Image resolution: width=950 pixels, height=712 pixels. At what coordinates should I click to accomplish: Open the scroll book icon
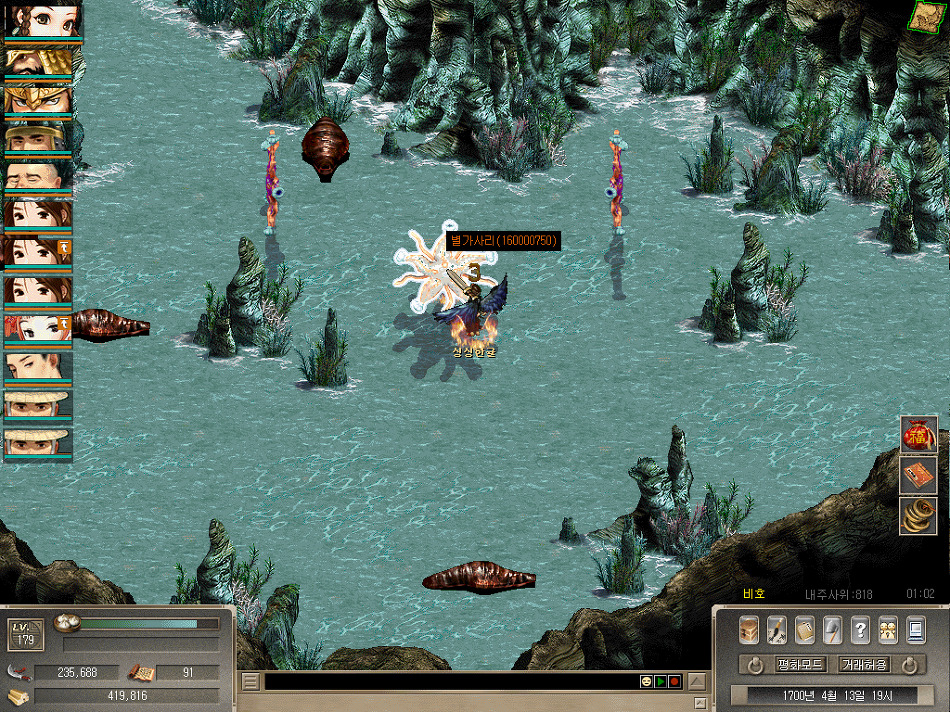click(805, 630)
